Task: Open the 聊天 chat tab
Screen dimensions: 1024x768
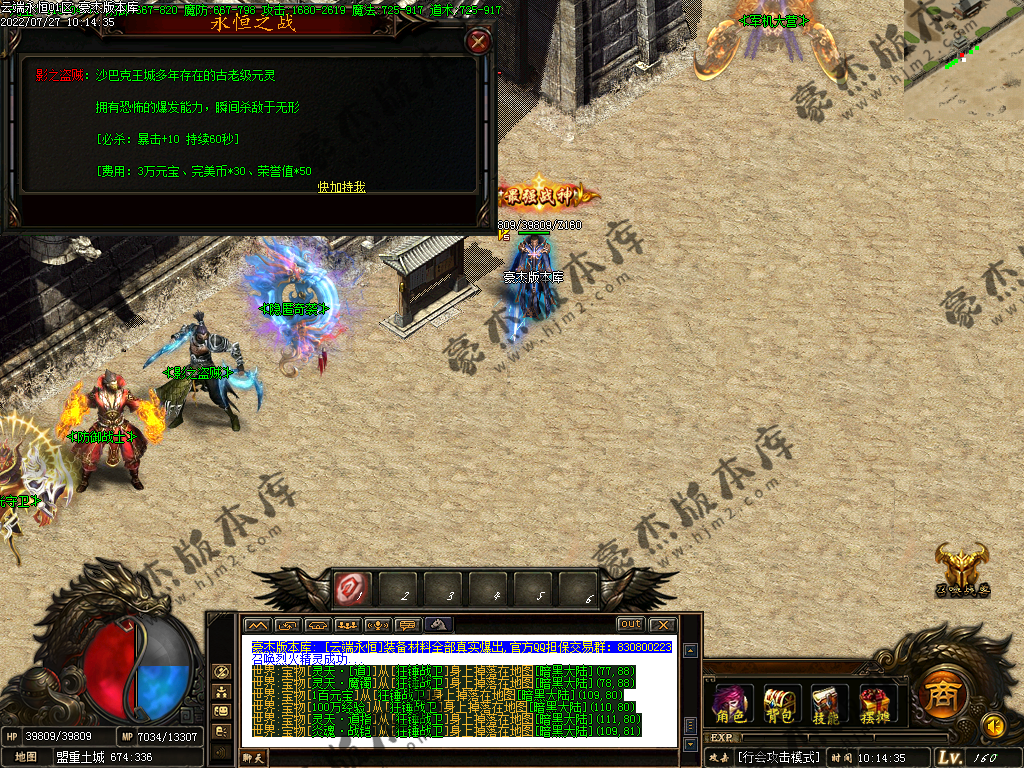Action: tap(255, 759)
